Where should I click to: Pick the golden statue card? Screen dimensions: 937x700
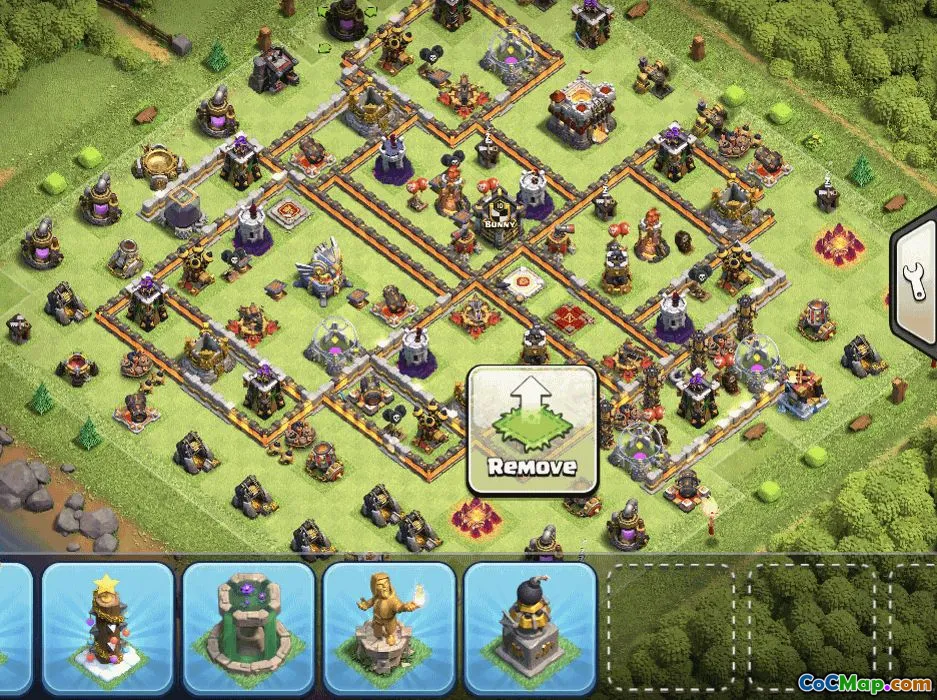pos(389,627)
